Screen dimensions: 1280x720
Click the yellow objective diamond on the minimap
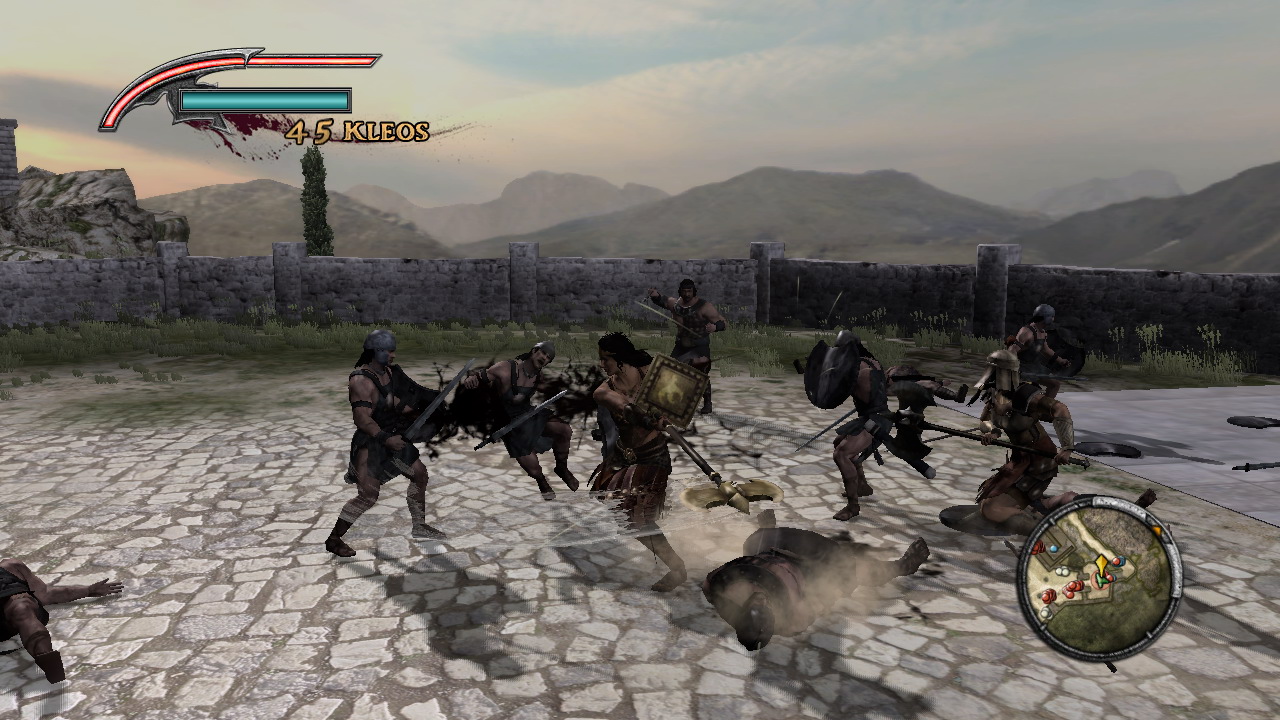point(1102,562)
